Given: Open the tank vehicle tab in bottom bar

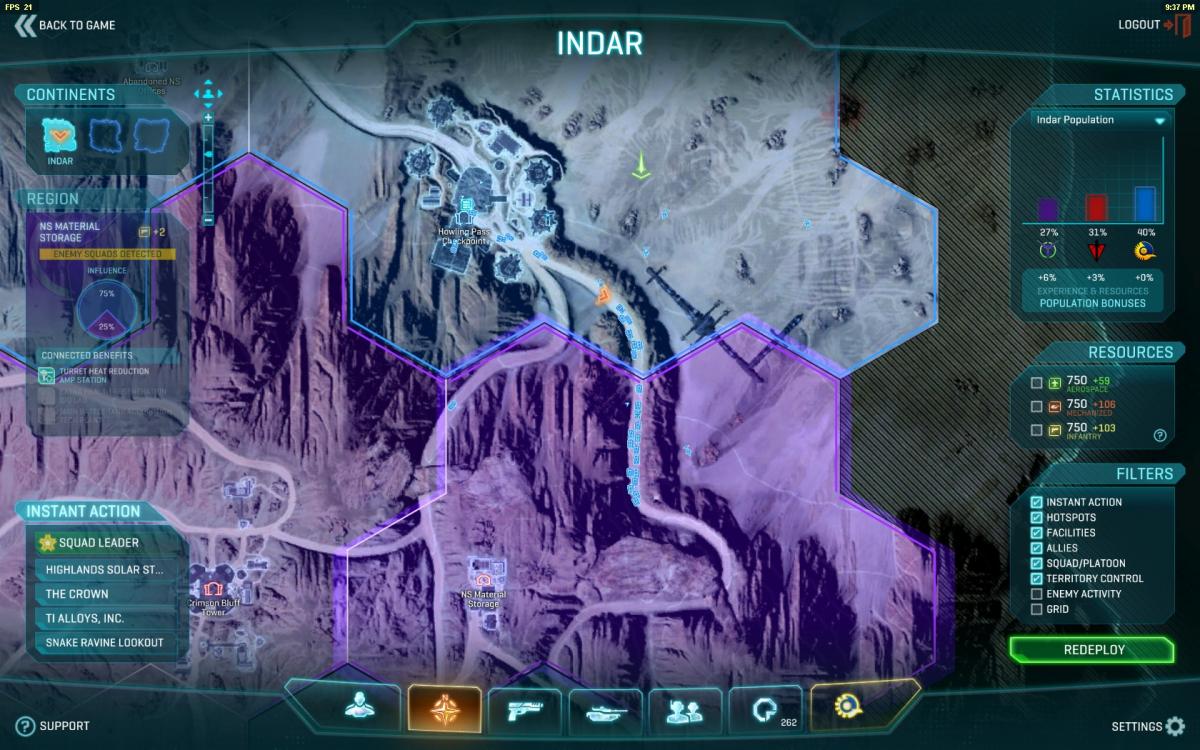Looking at the screenshot, I should click(x=605, y=710).
